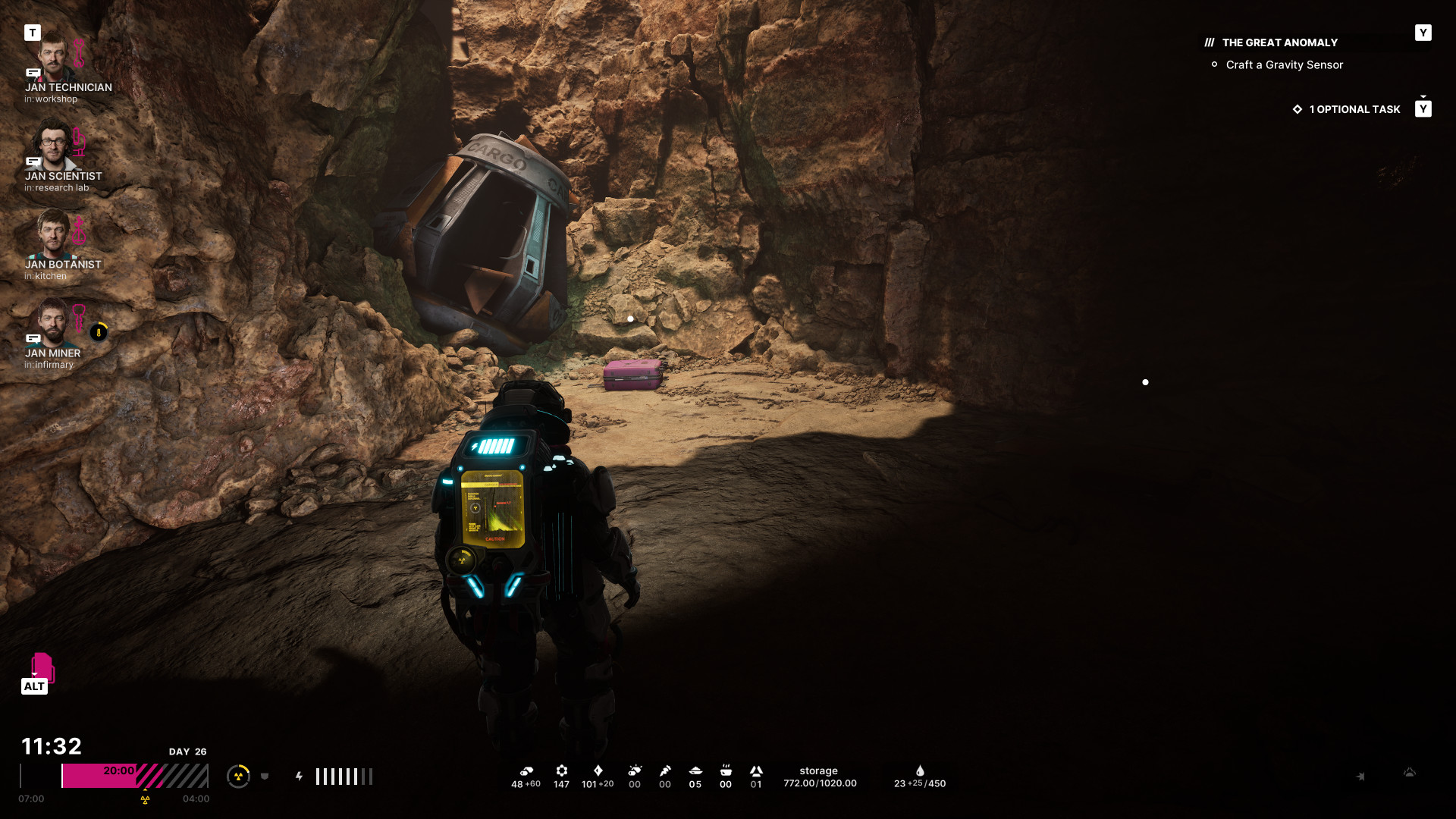Expand the 1 Optional Task entry

point(1354,109)
